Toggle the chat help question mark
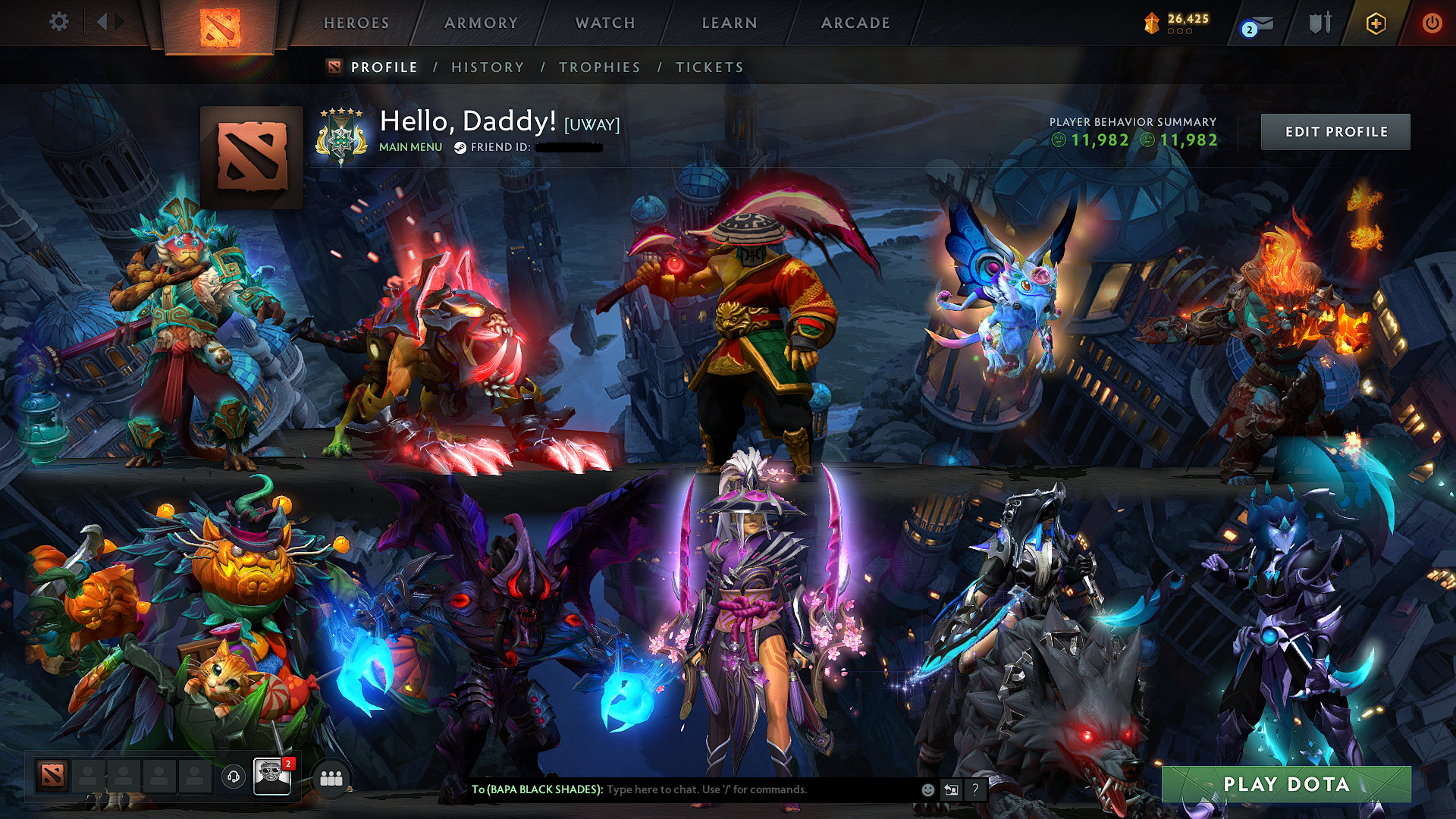The height and width of the screenshot is (819, 1456). pyautogui.click(x=975, y=789)
